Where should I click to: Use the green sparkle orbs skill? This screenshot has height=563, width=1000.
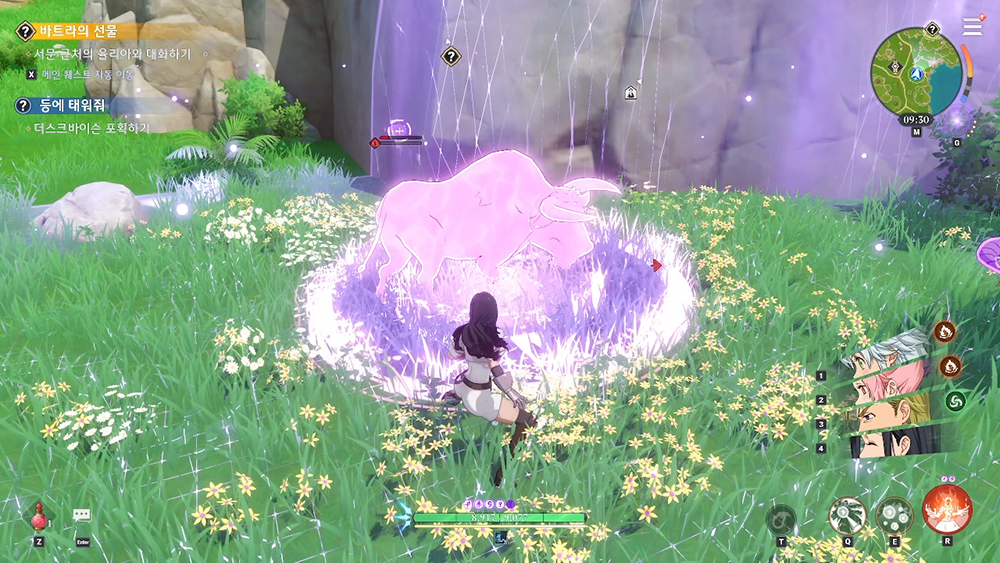[x=894, y=516]
